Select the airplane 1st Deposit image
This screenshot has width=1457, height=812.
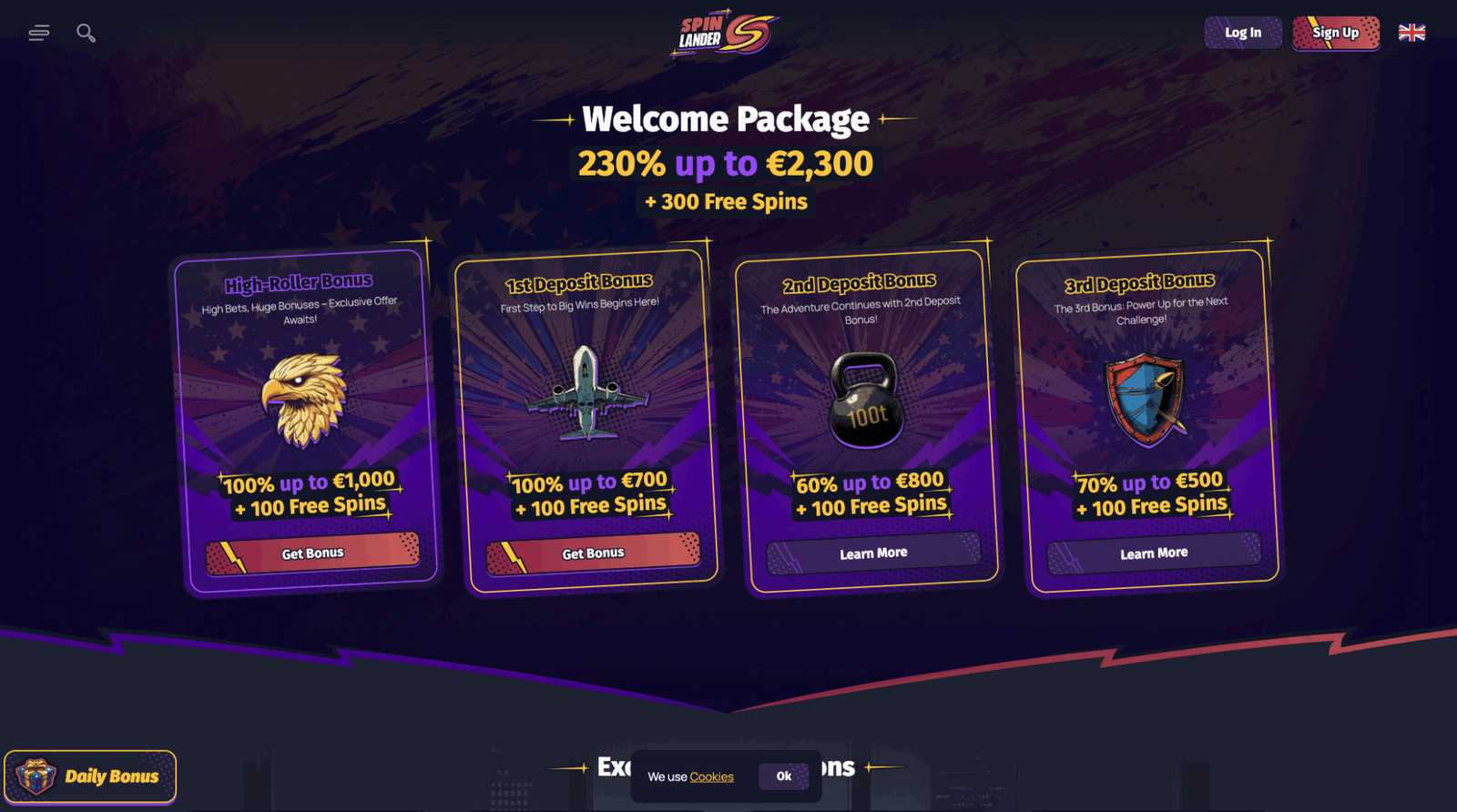(586, 394)
